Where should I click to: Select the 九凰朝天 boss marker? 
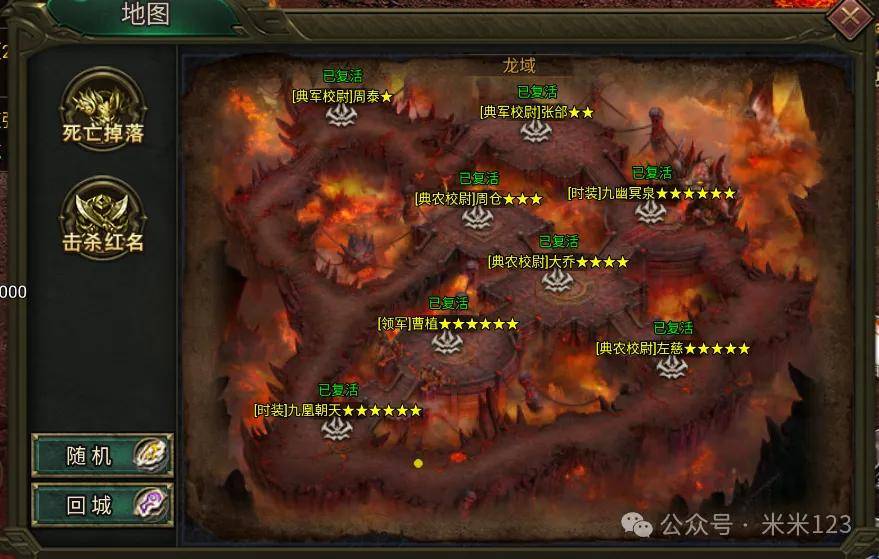(337, 428)
